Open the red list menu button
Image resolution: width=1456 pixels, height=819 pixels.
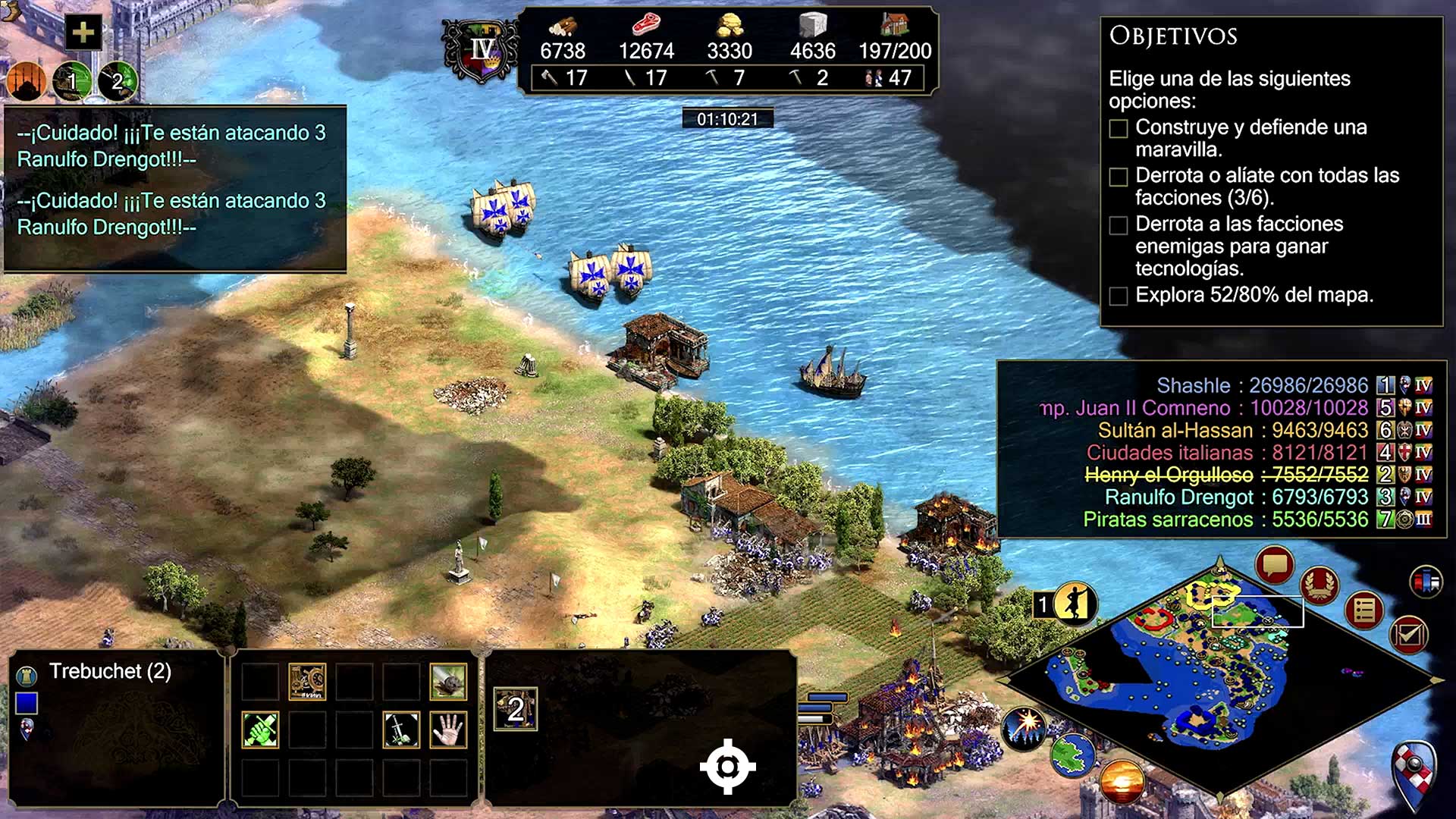[x=1363, y=610]
